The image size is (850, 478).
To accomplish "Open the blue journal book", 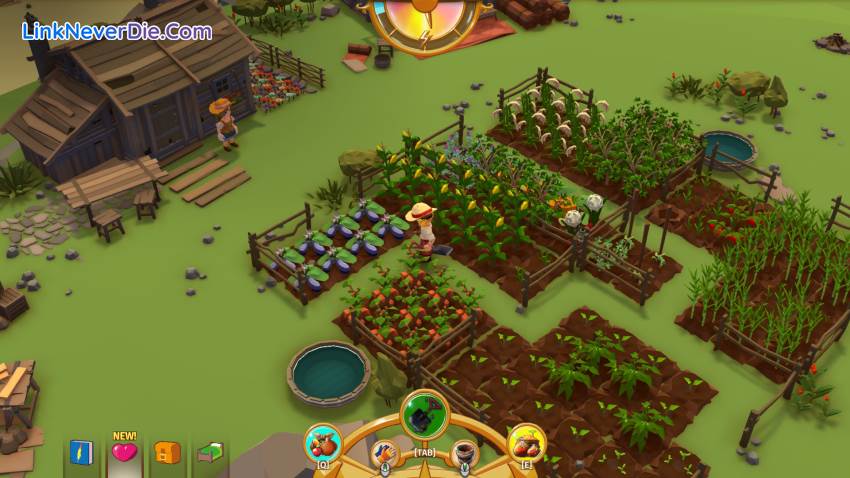I will coord(81,453).
